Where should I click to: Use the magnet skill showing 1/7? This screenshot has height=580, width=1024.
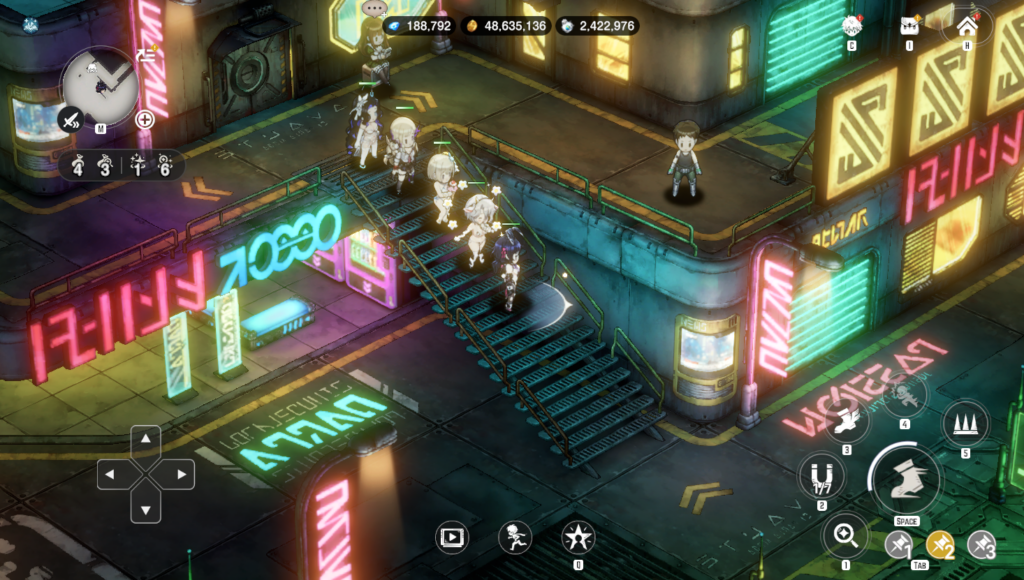(x=821, y=473)
